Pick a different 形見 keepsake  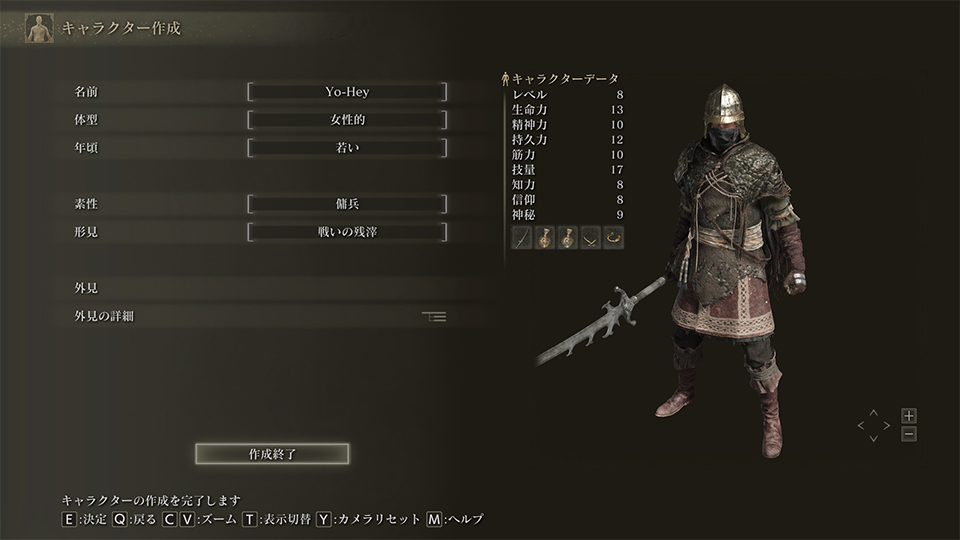pos(347,232)
